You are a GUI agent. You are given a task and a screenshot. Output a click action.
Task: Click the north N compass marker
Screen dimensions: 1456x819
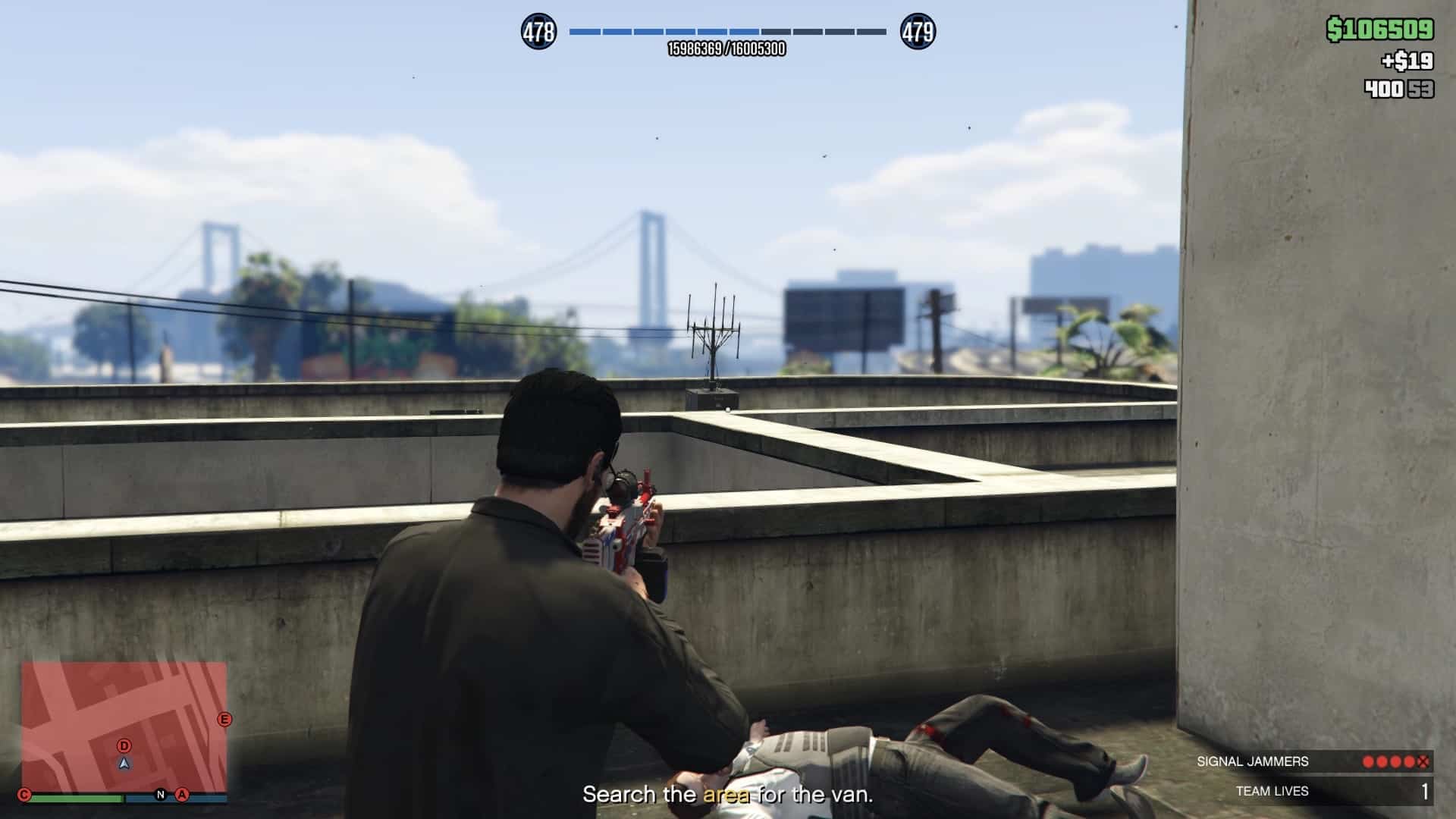[161, 795]
